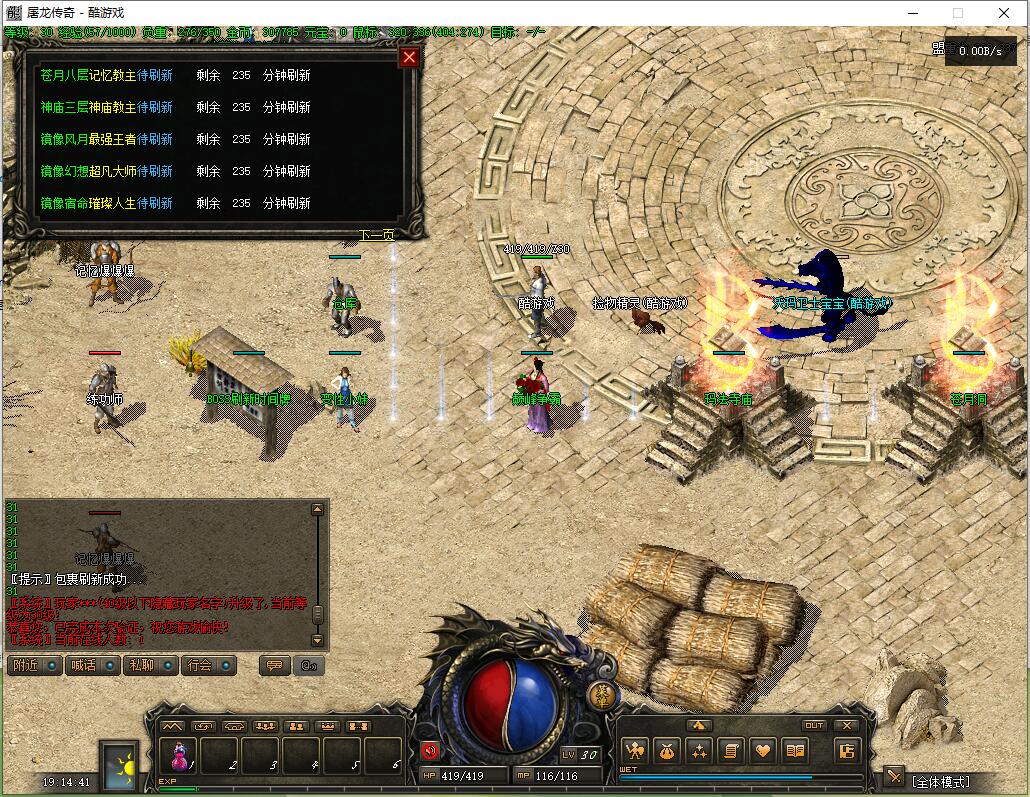The height and width of the screenshot is (797, 1030).
Task: Open the bag inventory pouch icon
Action: [666, 750]
